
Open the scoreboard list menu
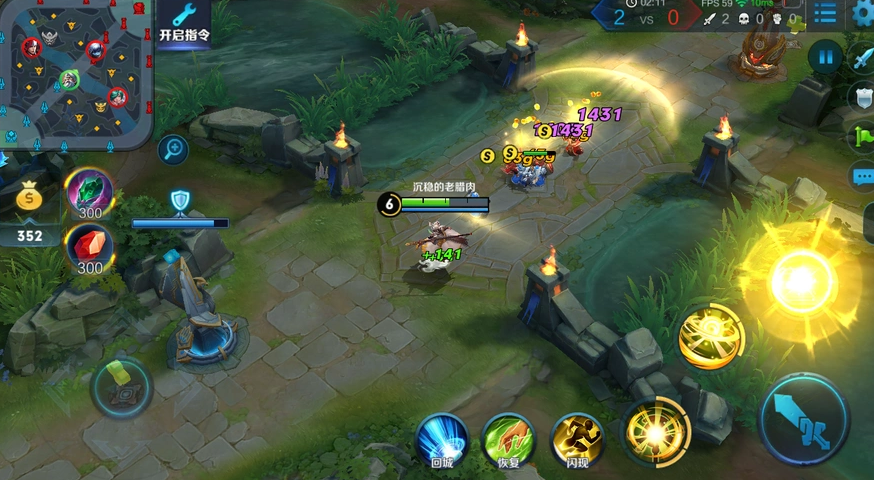[825, 14]
